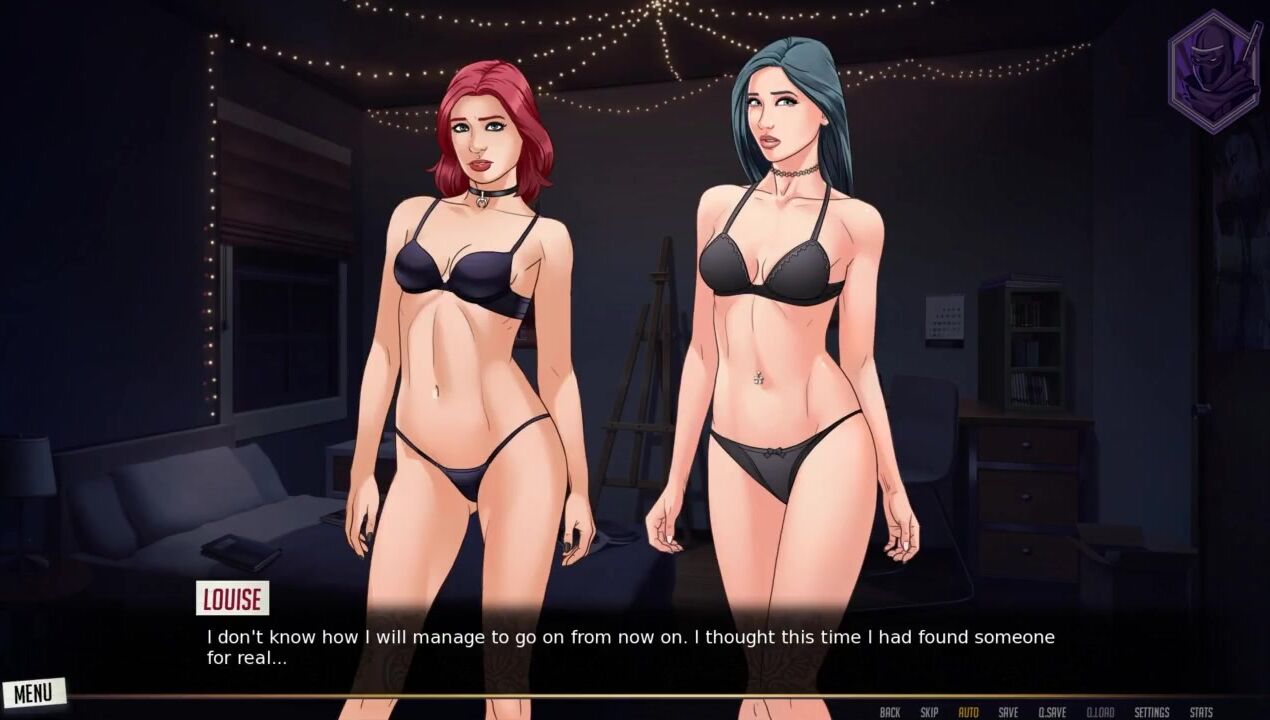Quick load with Q.Load
Viewport: 1270px width, 720px height.
[1100, 712]
